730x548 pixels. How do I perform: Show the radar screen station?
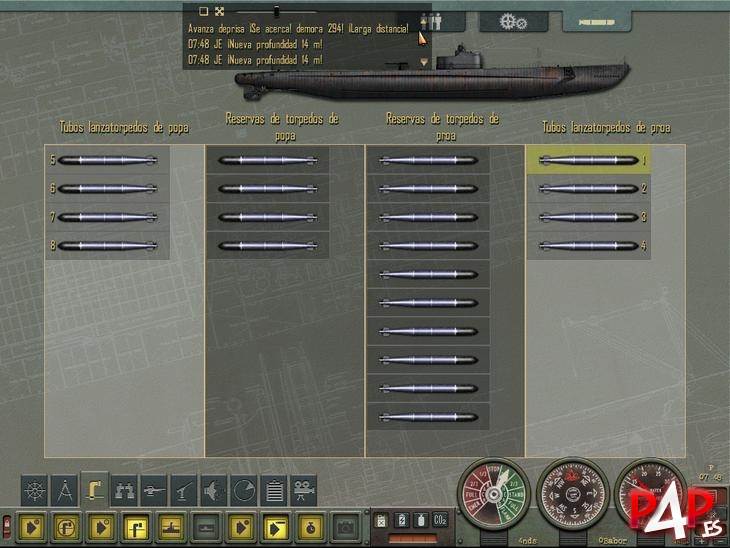244,489
